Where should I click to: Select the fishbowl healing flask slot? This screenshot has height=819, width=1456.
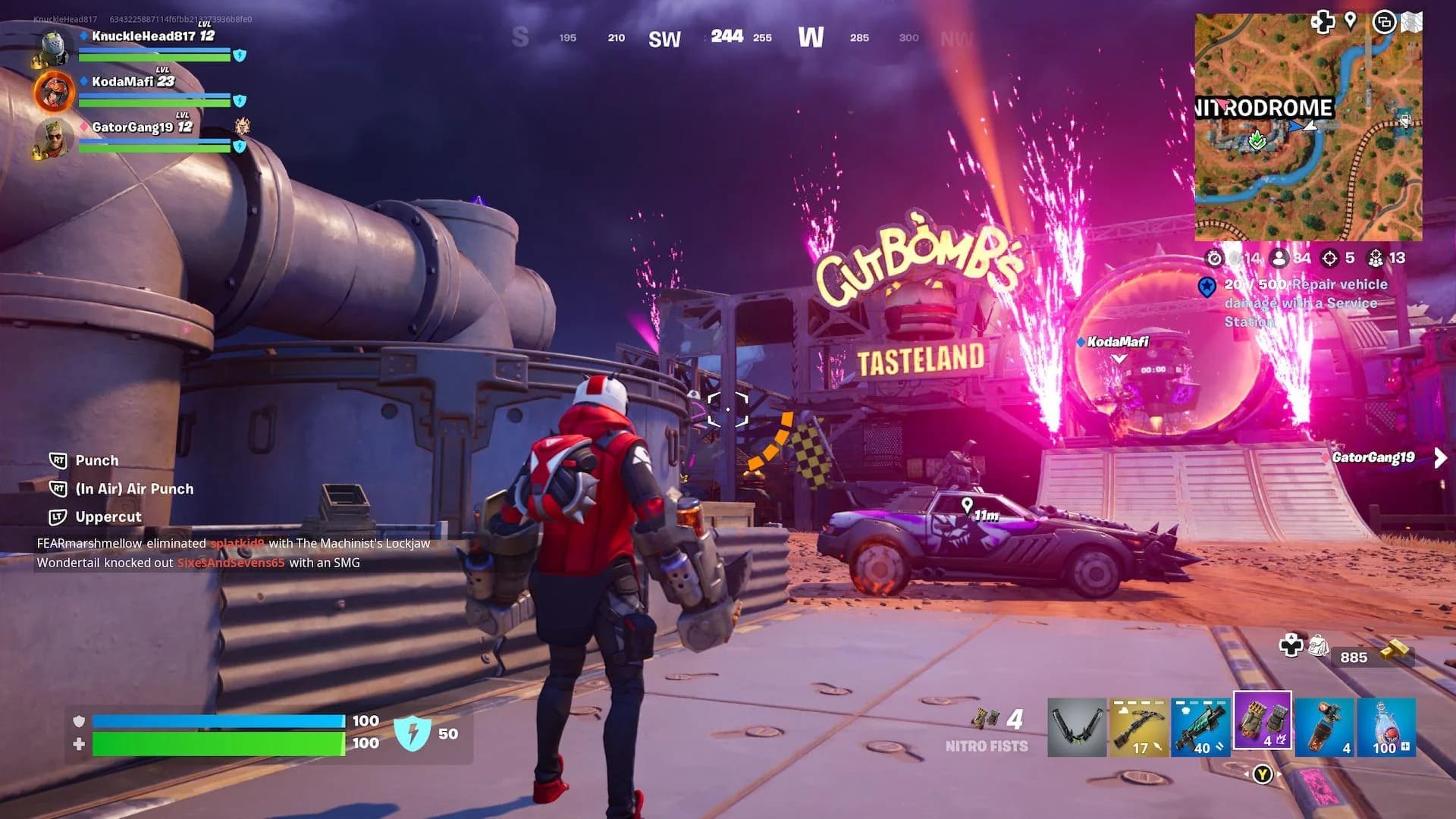pos(1387,728)
